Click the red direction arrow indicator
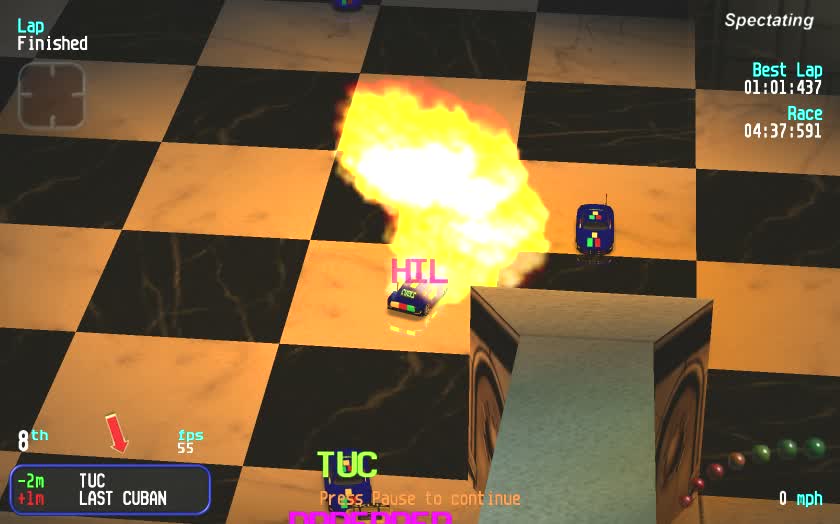 (117, 433)
